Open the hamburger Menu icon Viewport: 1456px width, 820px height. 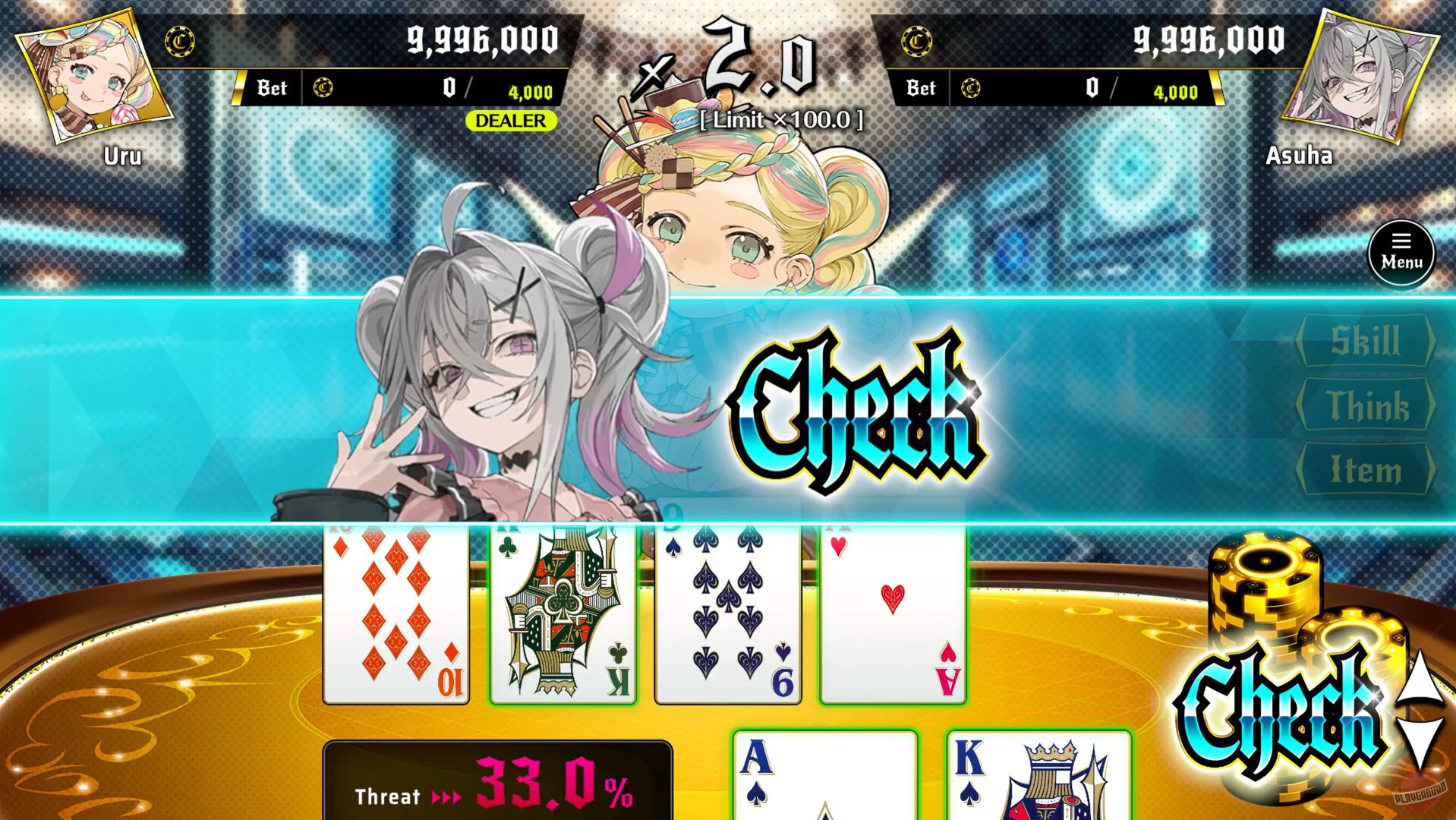1401,253
